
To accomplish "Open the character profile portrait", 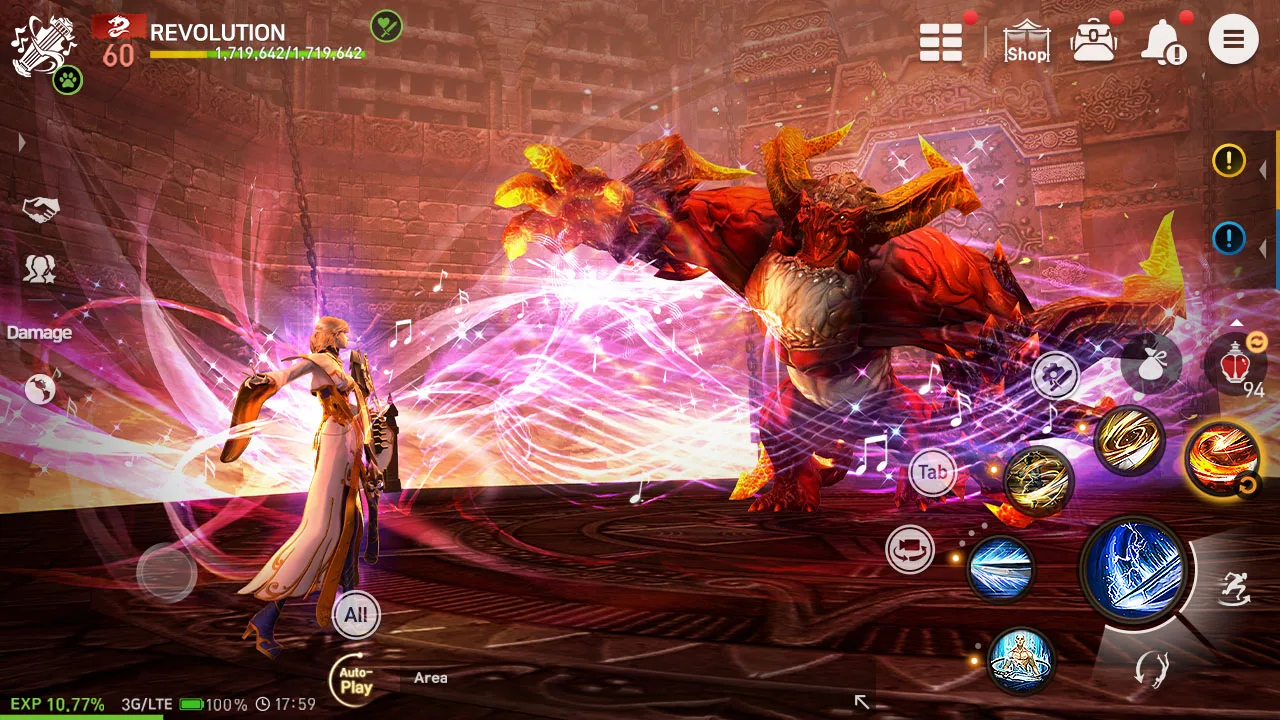I will point(40,40).
